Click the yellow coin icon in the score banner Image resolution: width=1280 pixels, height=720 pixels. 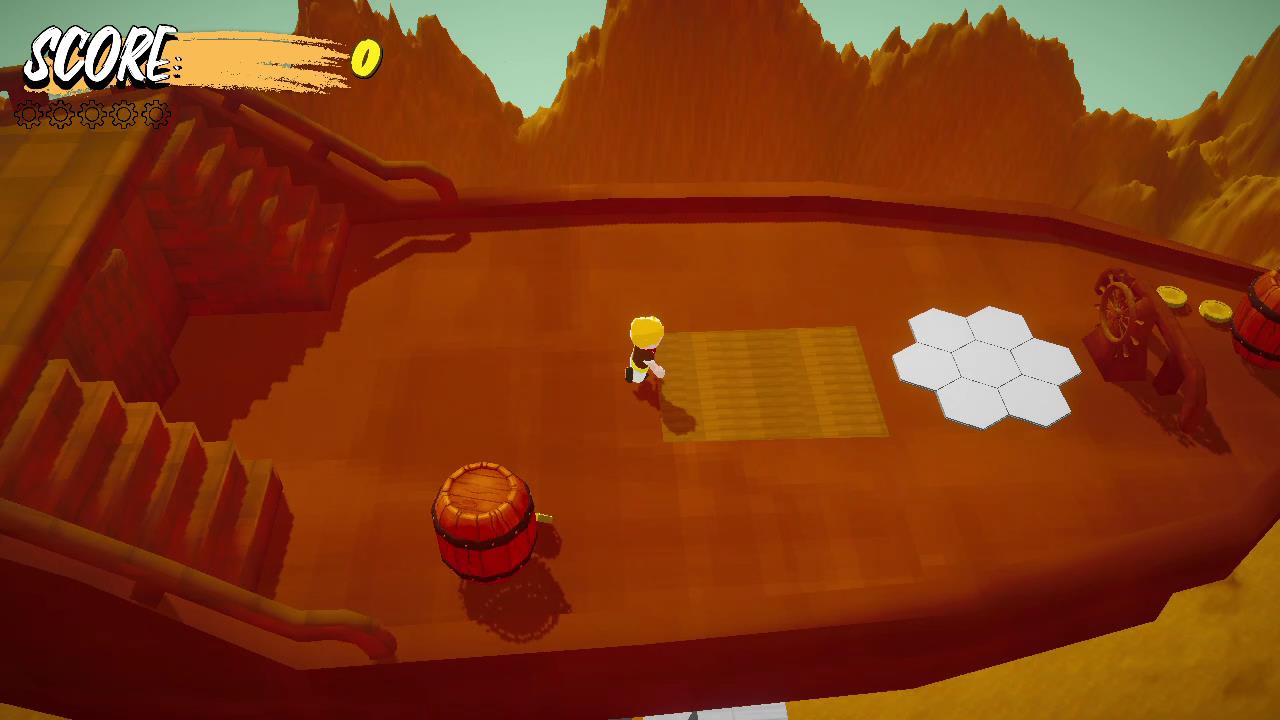point(366,58)
